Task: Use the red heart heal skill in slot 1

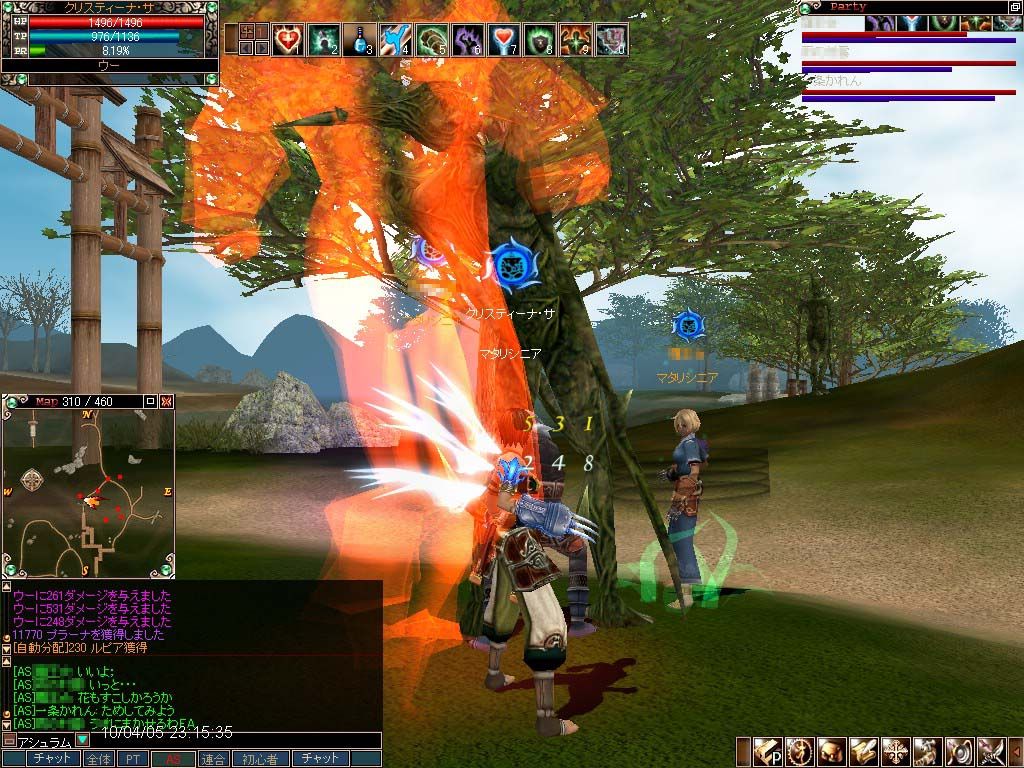Action: click(287, 40)
